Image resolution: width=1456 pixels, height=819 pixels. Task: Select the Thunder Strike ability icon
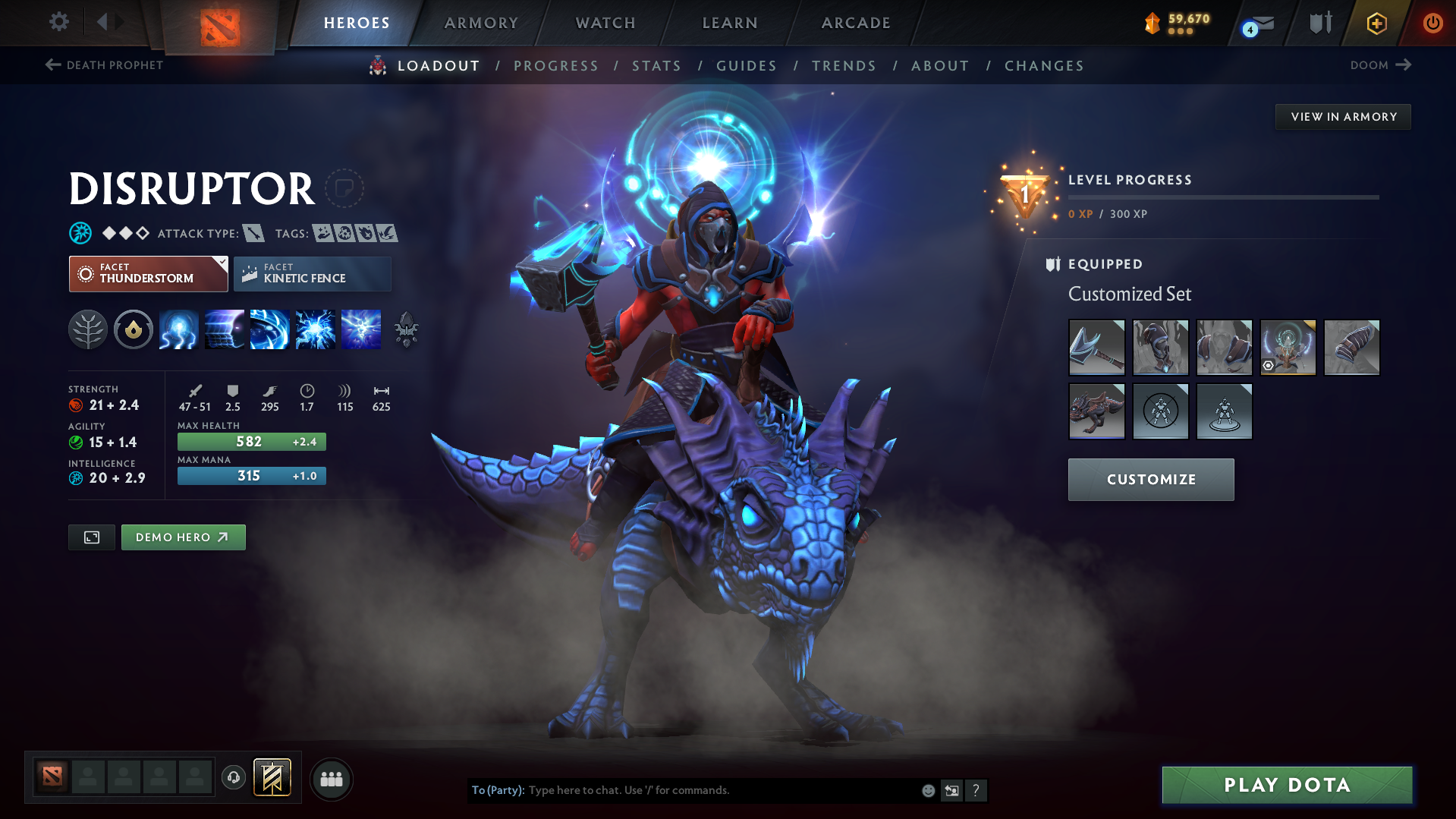178,329
